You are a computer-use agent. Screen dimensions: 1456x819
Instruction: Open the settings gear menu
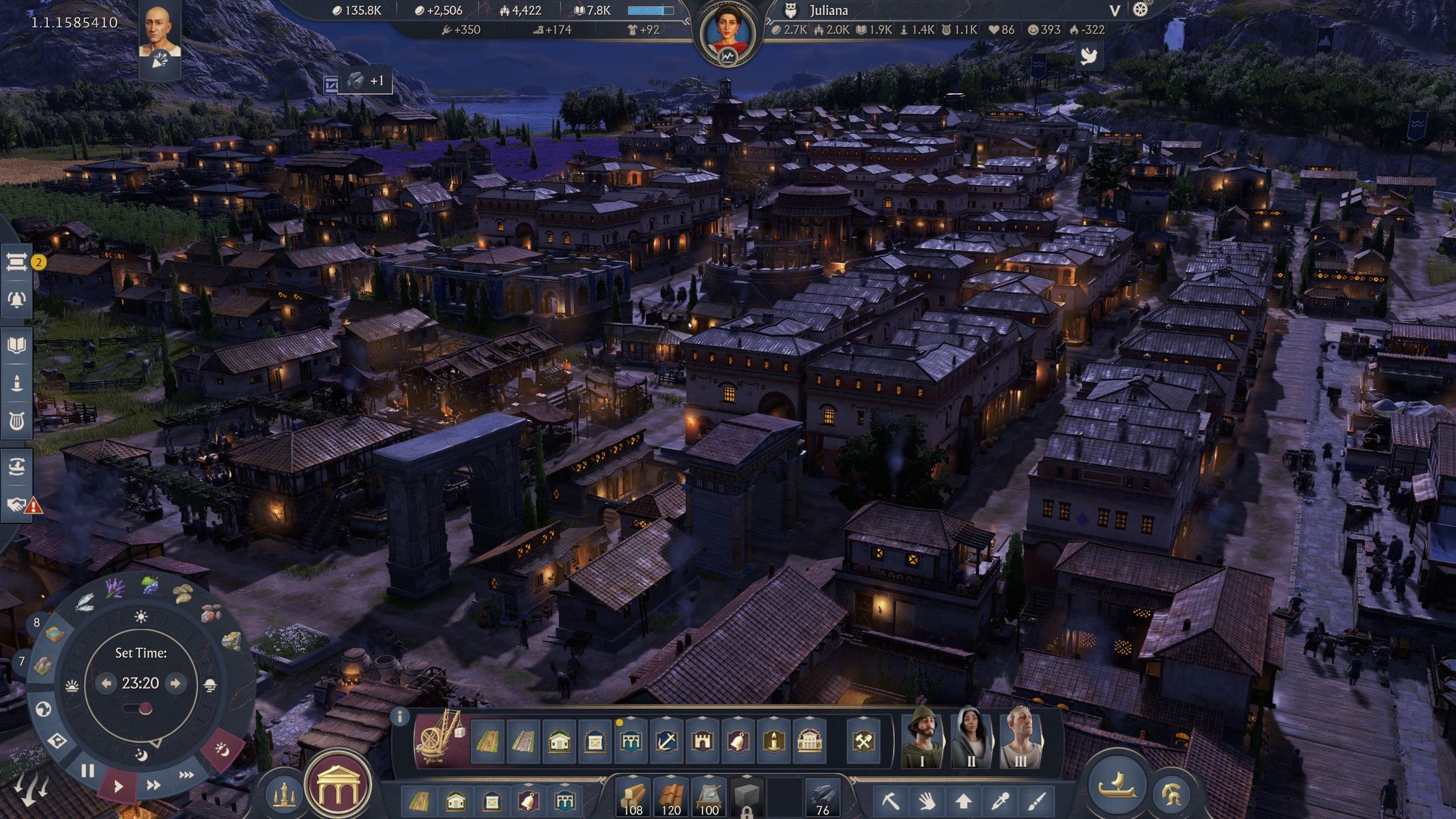pos(1141,10)
